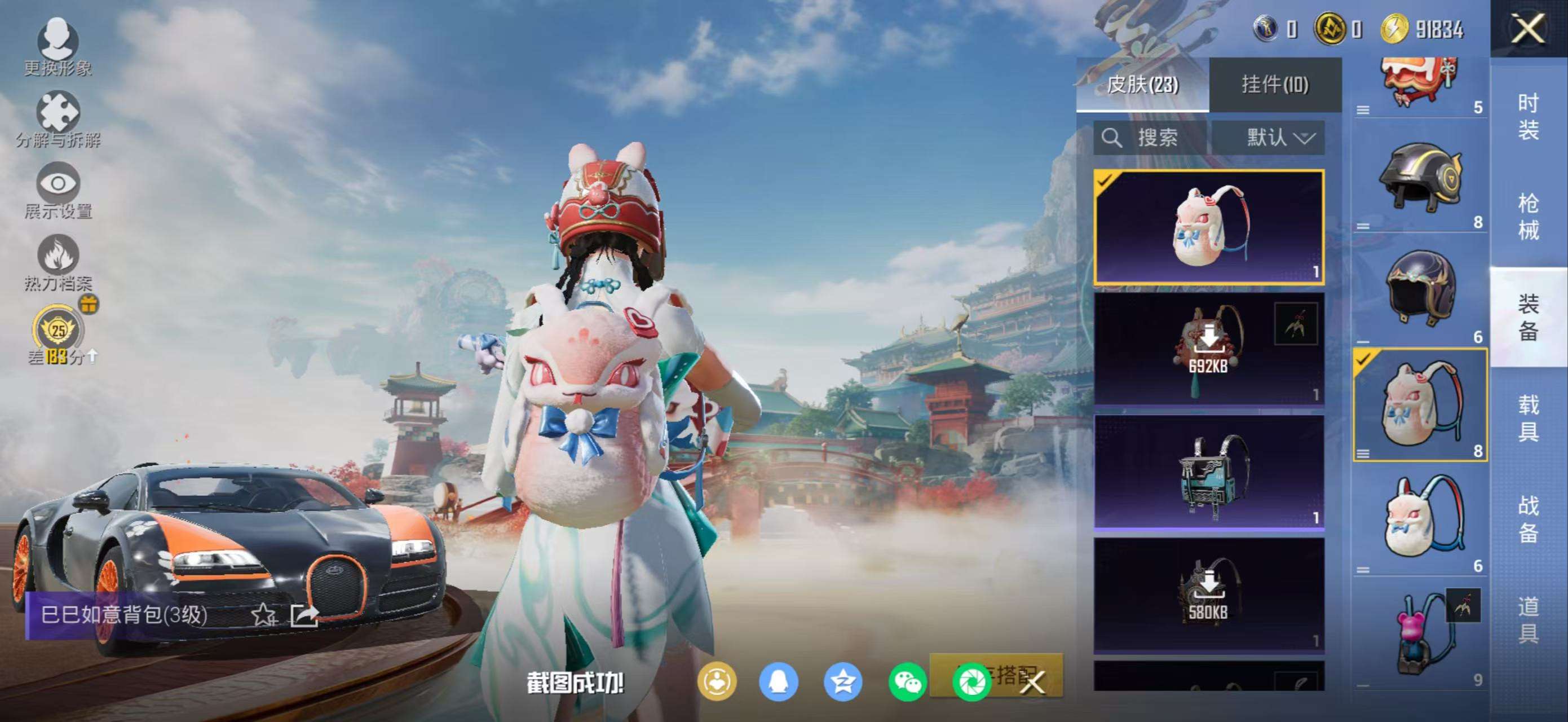Favorite the backpack with the star icon
The width and height of the screenshot is (1568, 722).
[263, 615]
